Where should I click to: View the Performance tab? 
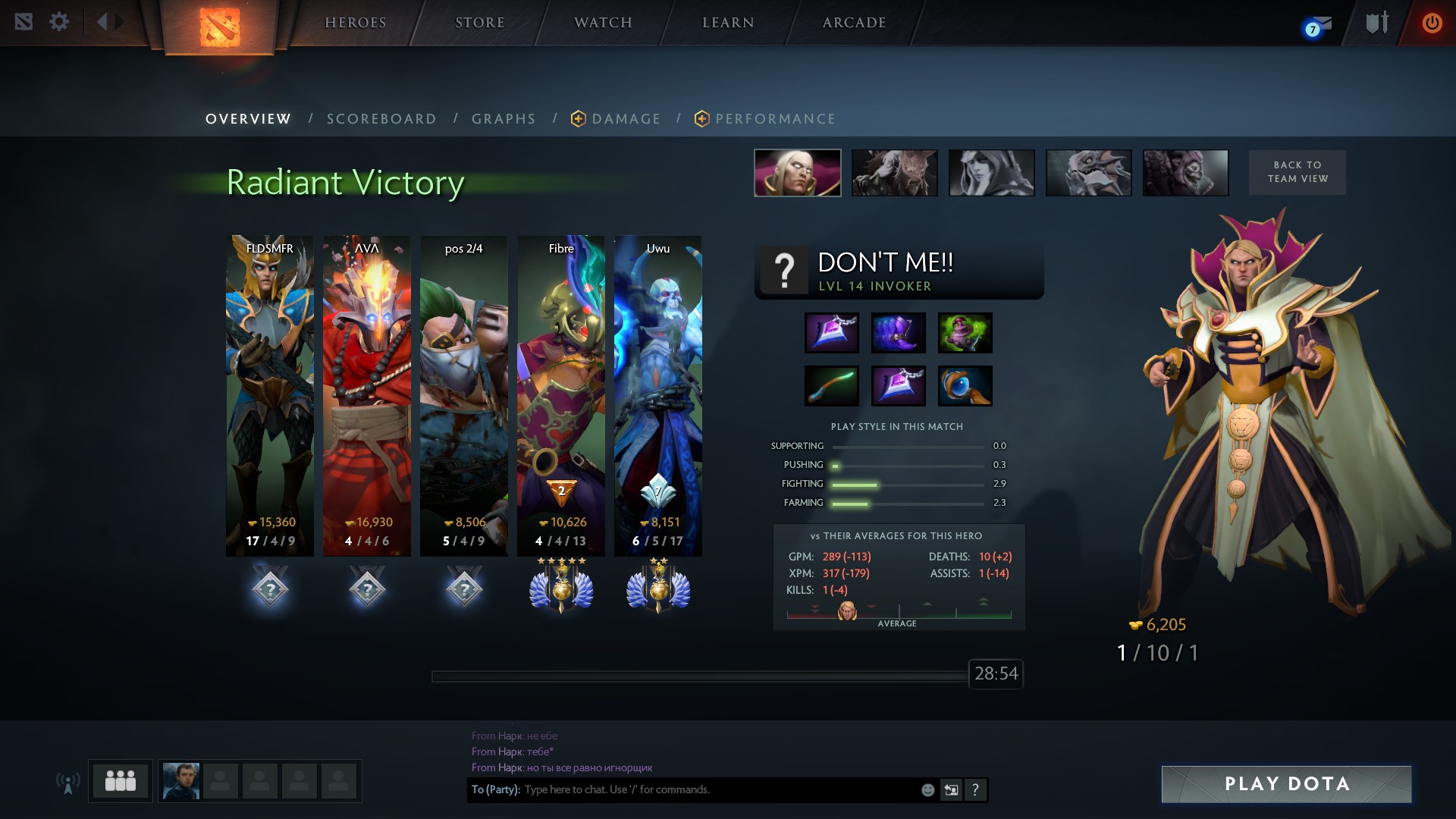(x=775, y=119)
